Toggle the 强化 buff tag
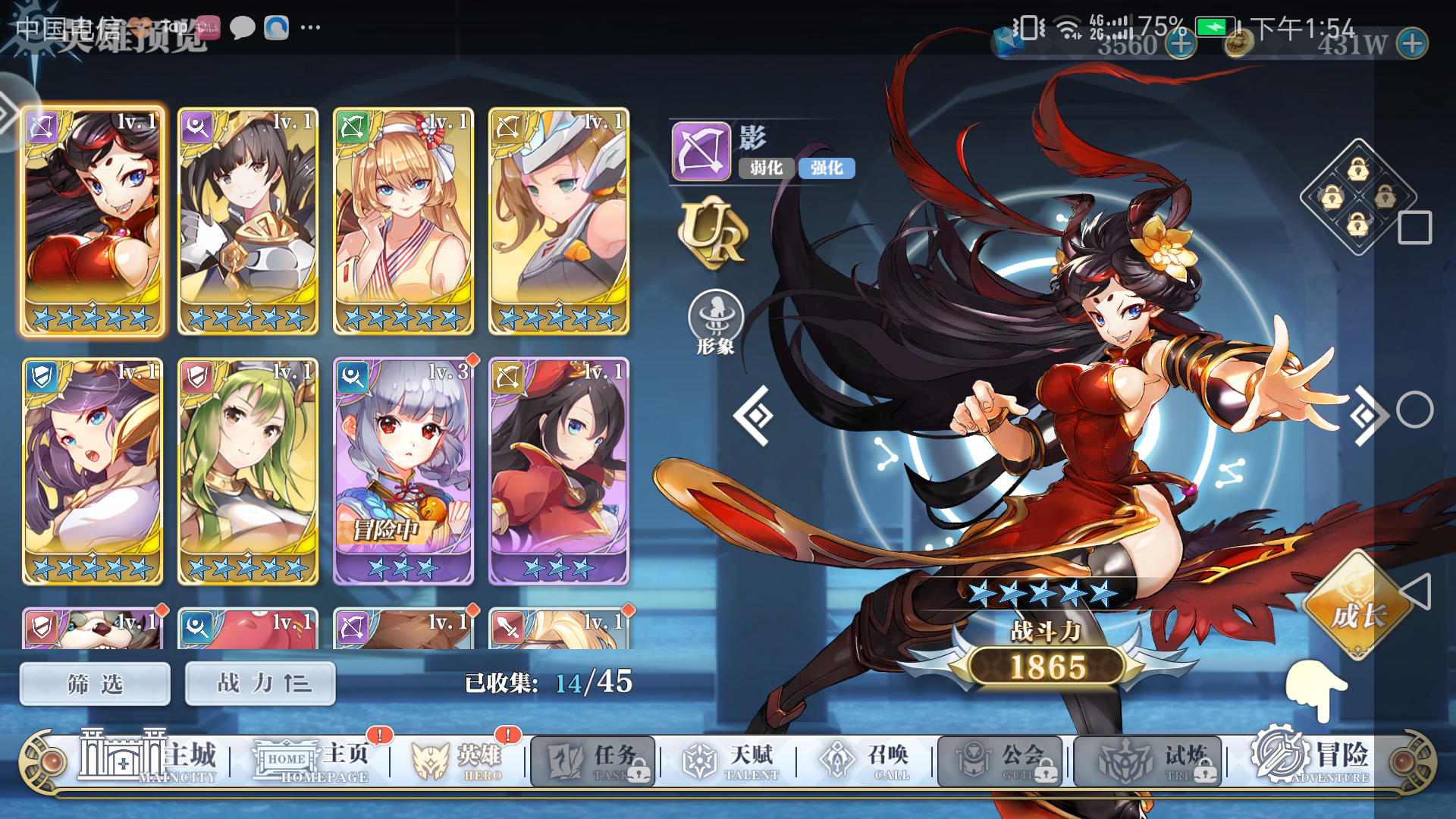The image size is (1456, 819). pyautogui.click(x=826, y=168)
